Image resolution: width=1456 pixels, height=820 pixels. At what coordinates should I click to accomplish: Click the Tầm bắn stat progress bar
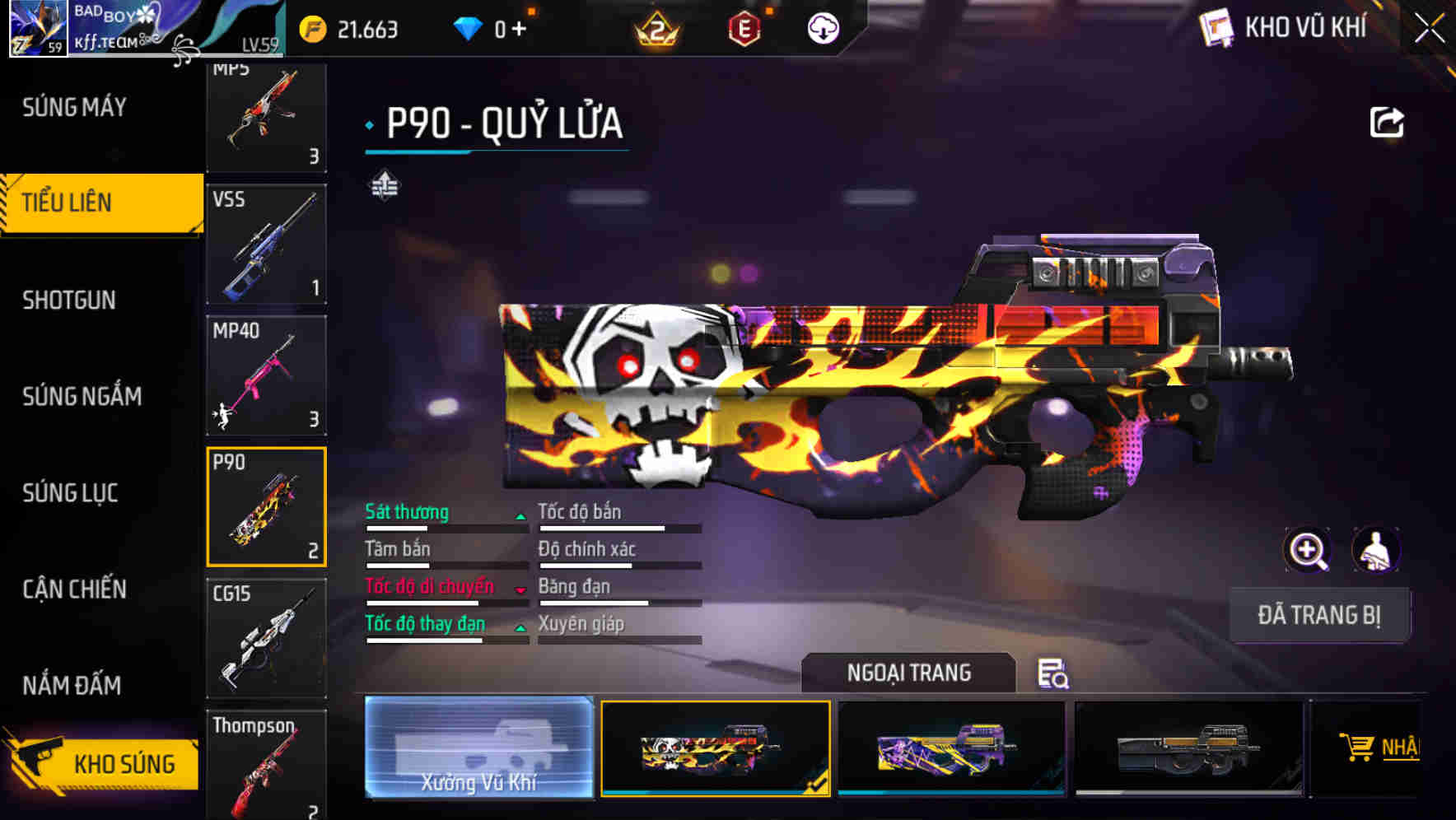pyautogui.click(x=446, y=565)
